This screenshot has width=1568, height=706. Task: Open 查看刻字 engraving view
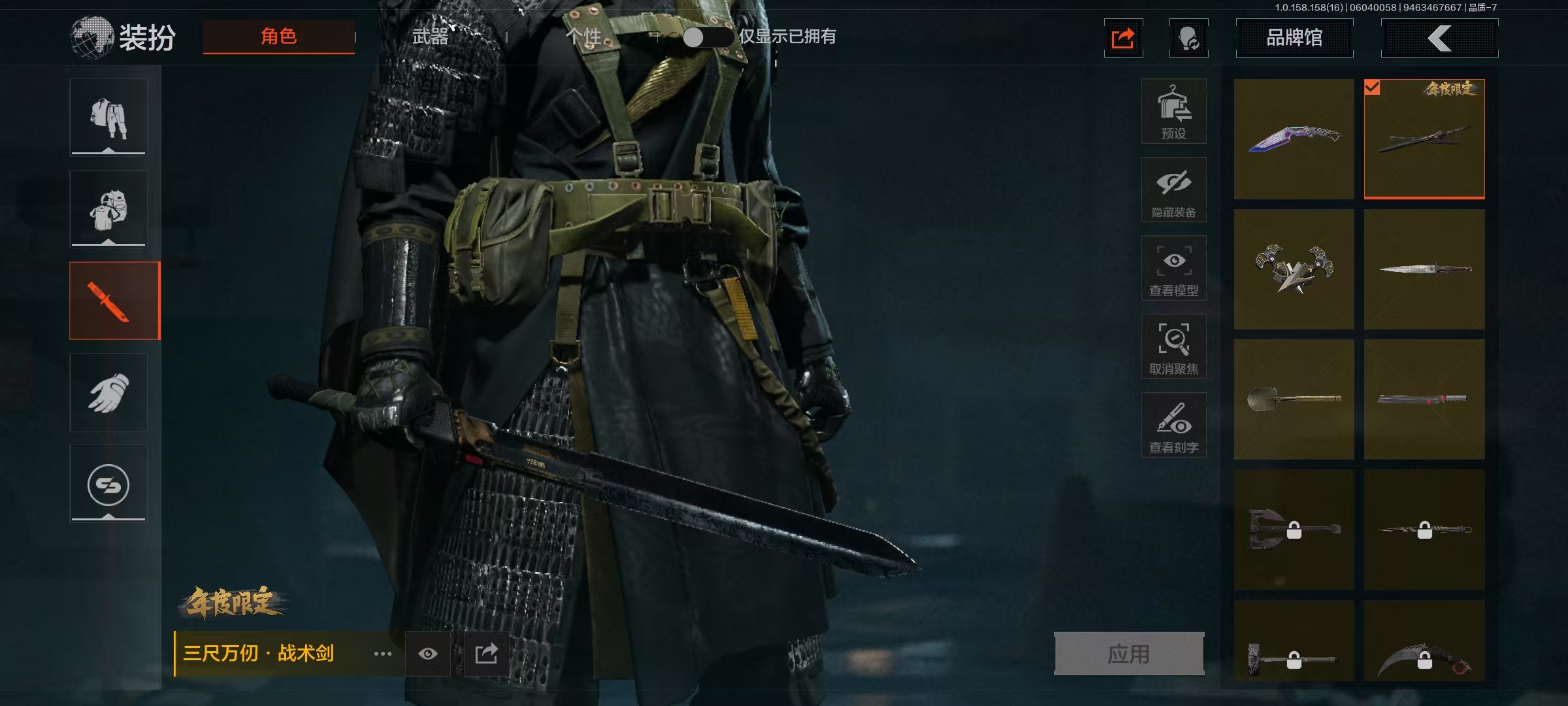(1173, 425)
